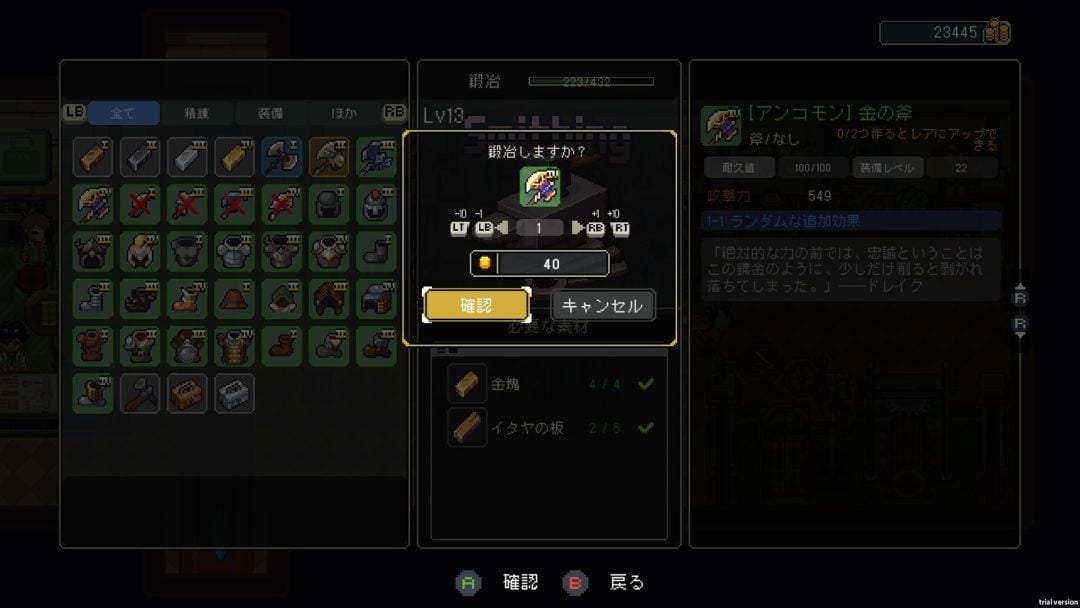The image size is (1080, 608).
Task: Increase forge quantity with right arrow
Action: pyautogui.click(x=579, y=228)
